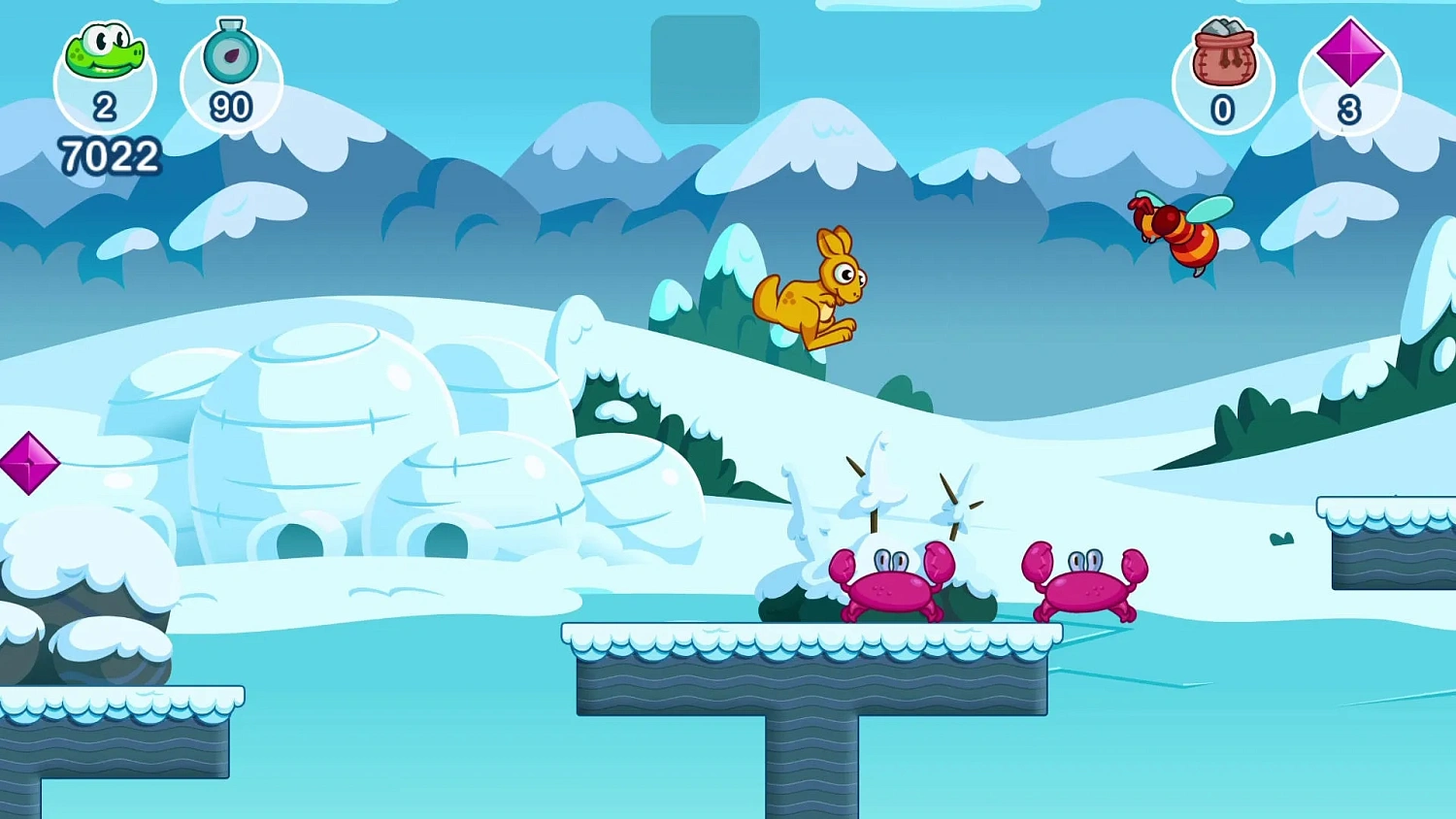Click the lives count number 2

[105, 109]
